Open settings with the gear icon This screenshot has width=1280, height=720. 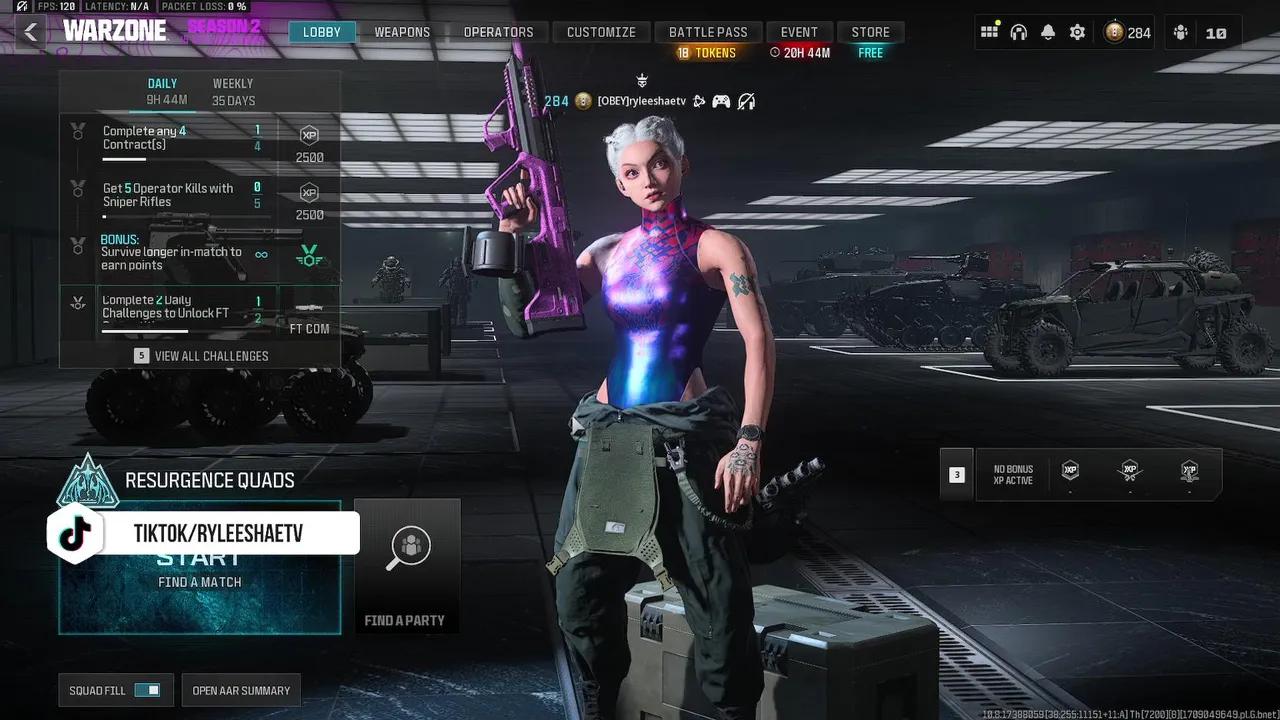1077,32
